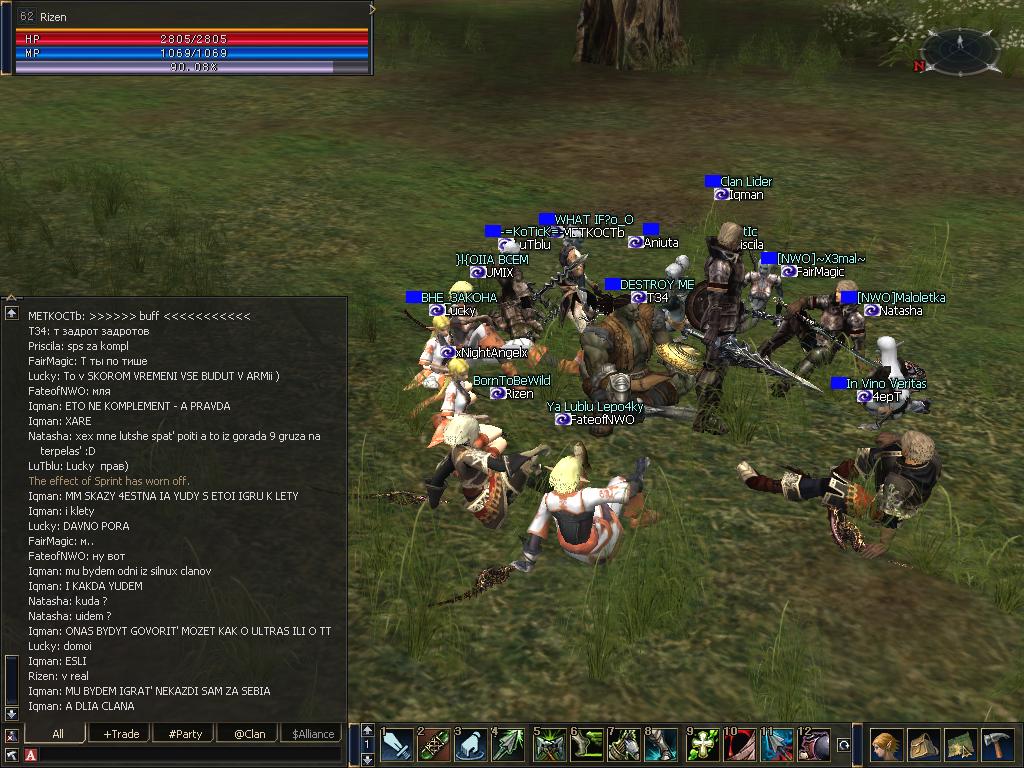Click the compass radar
The height and width of the screenshot is (768, 1024).
point(959,46)
